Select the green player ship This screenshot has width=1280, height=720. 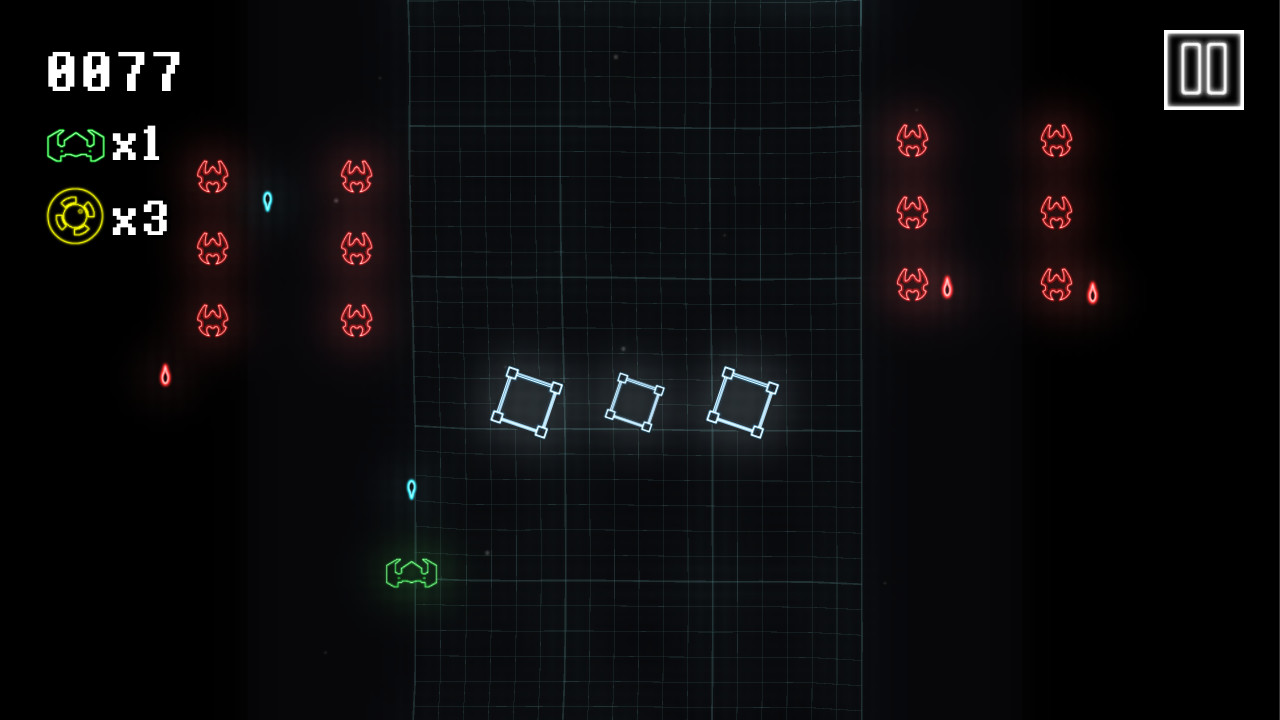(x=411, y=573)
